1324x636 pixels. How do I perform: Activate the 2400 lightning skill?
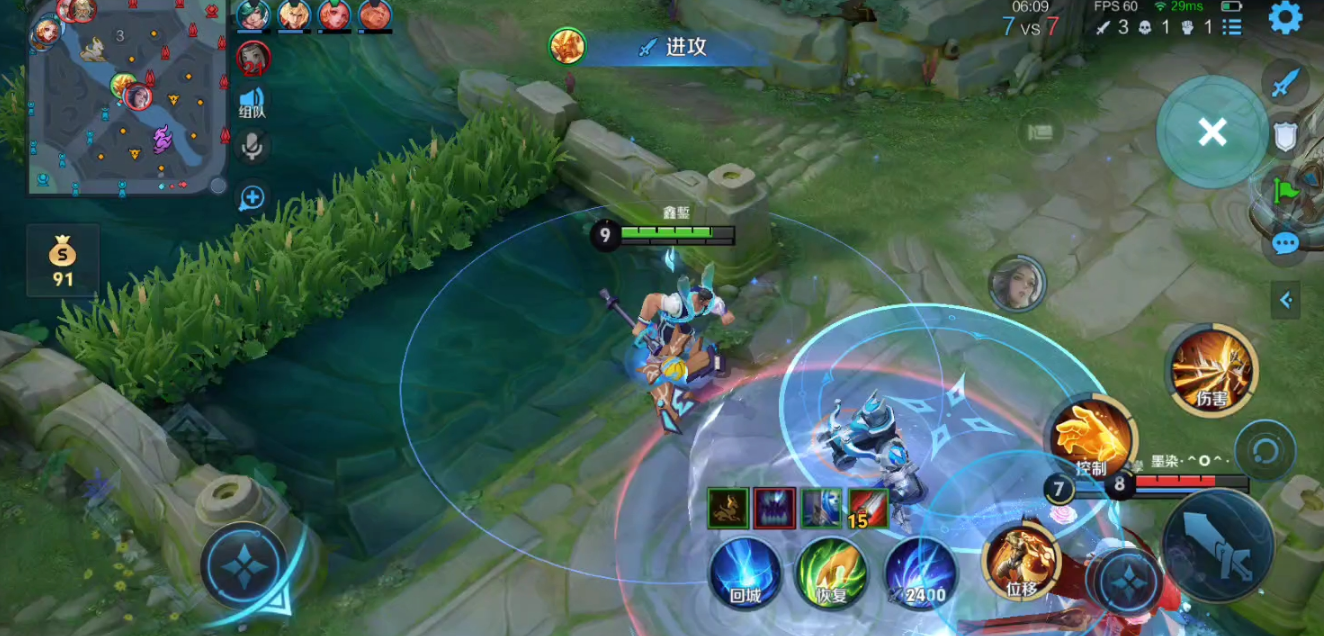[x=920, y=573]
